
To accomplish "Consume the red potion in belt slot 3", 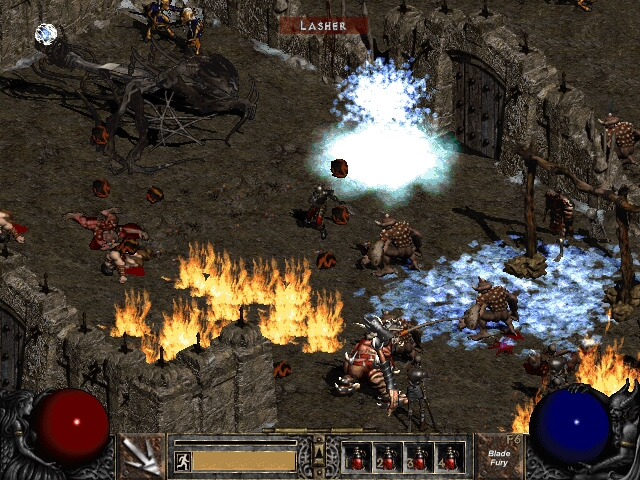I will [x=419, y=458].
